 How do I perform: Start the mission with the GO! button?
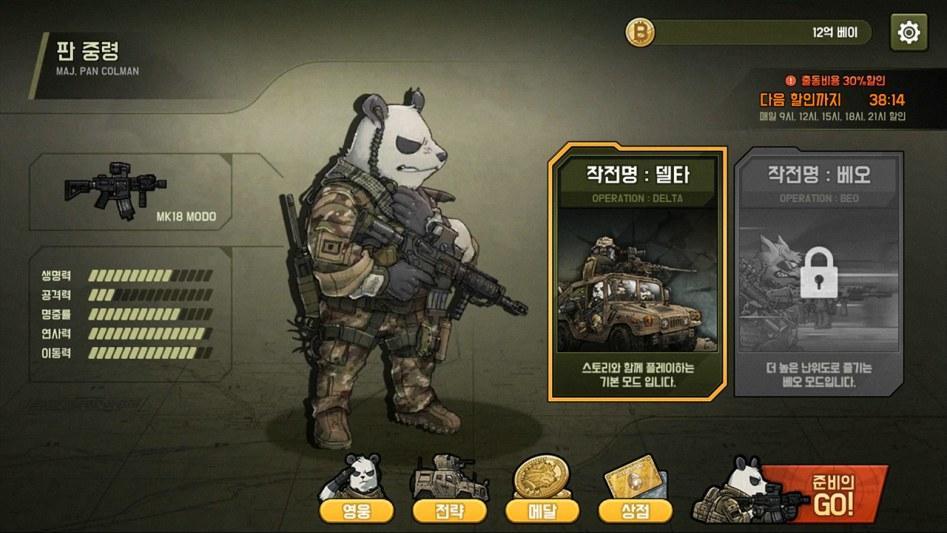[x=822, y=494]
